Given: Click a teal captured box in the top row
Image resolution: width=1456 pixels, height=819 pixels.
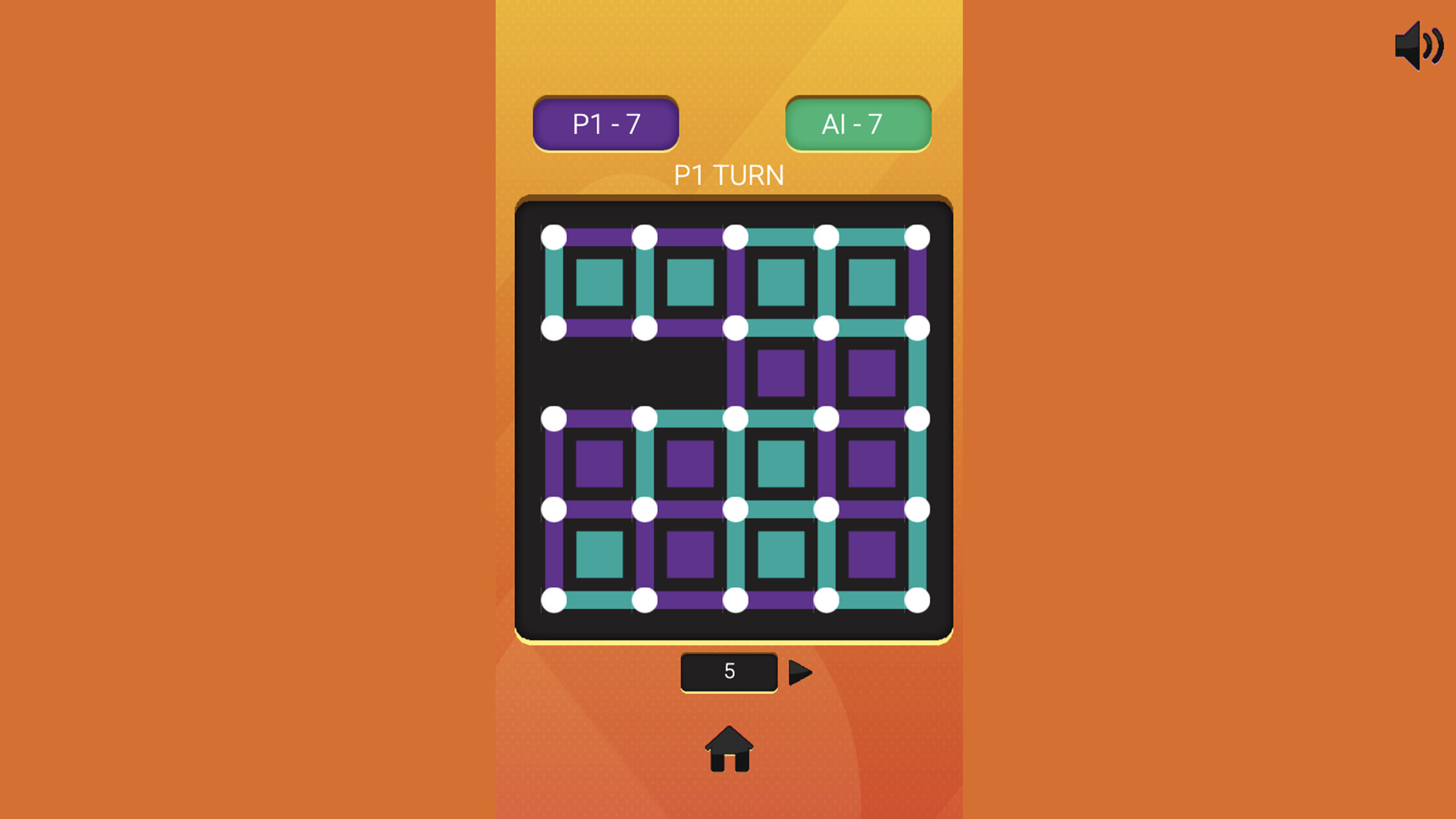Looking at the screenshot, I should coord(598,281).
